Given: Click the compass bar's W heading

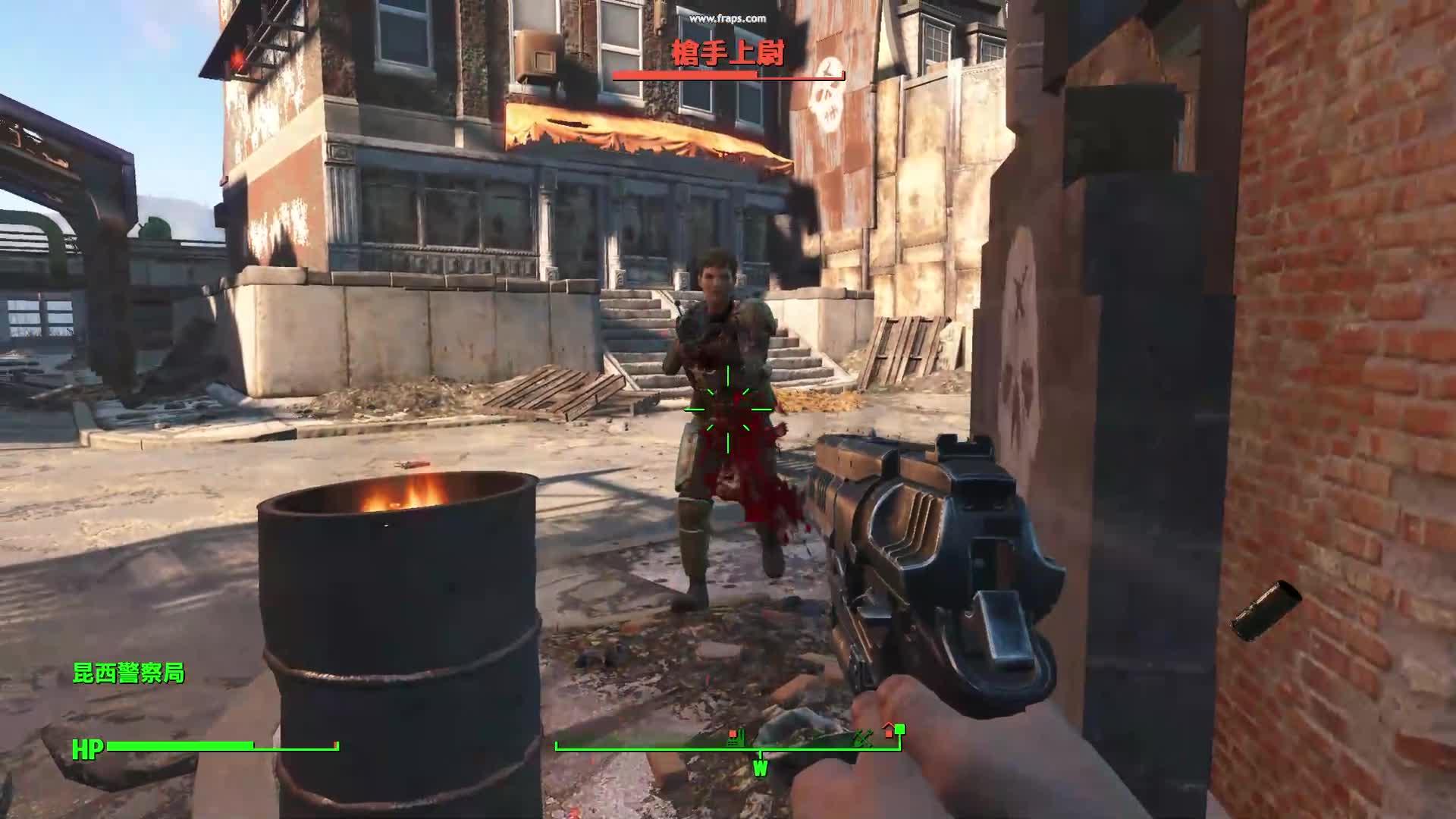Looking at the screenshot, I should pos(760,768).
